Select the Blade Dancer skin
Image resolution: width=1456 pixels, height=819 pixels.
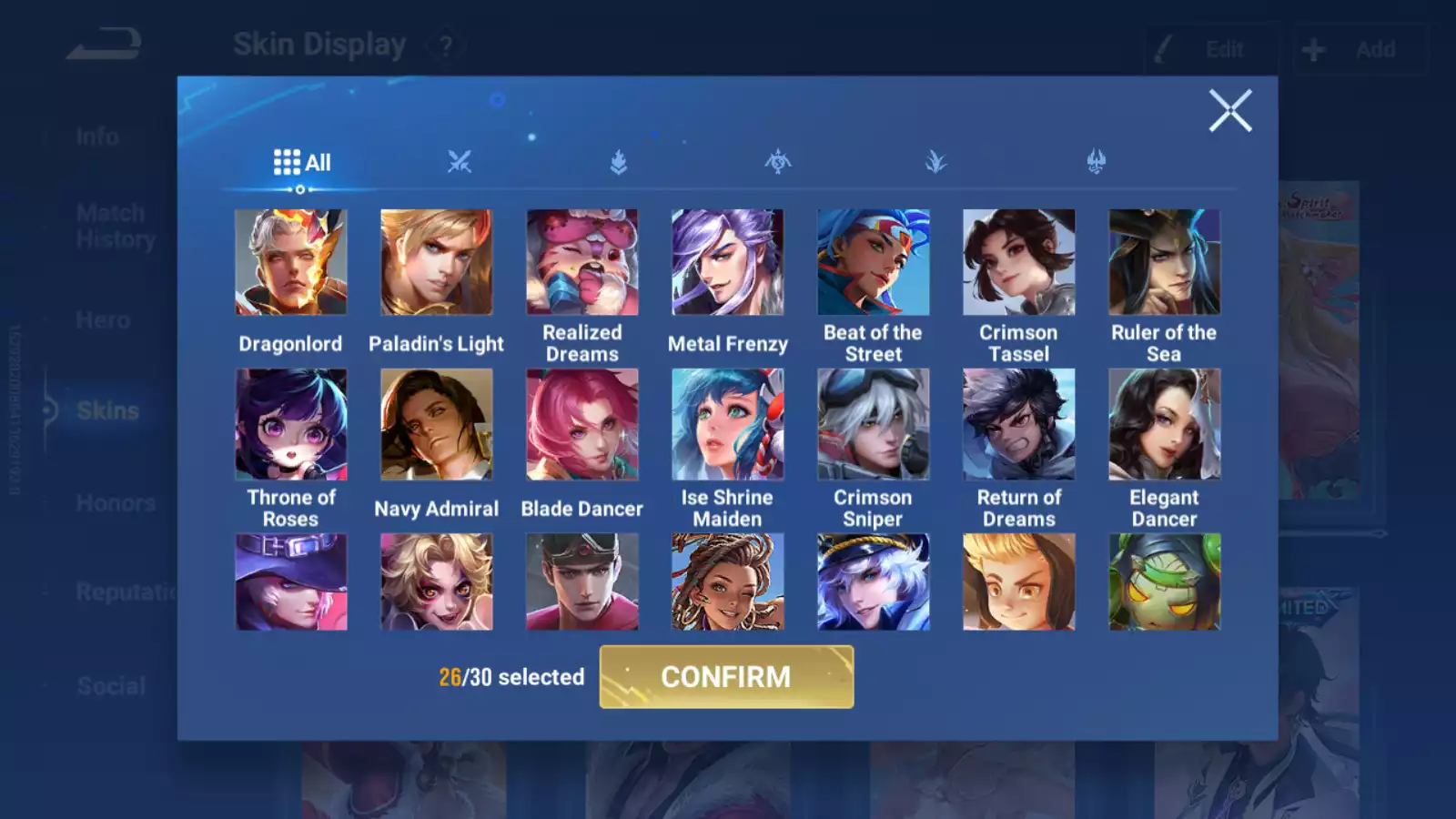click(582, 424)
